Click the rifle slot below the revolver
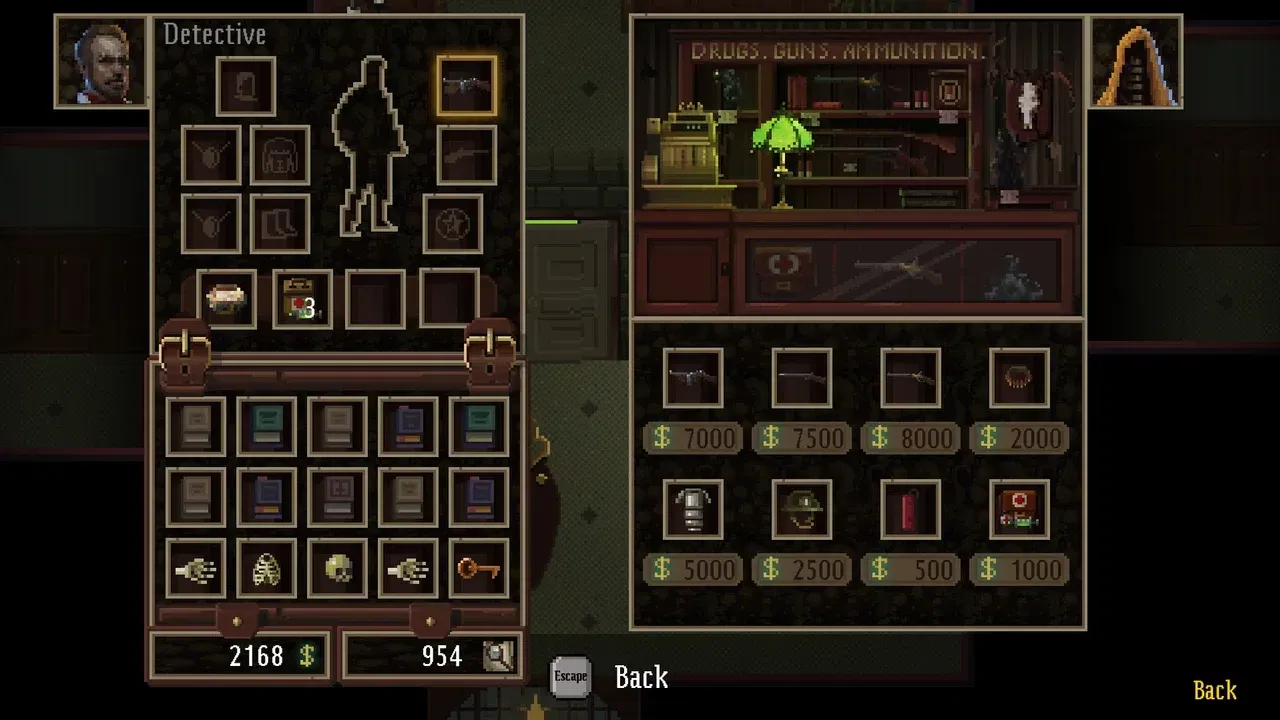Image resolution: width=1280 pixels, height=720 pixels. tap(467, 155)
